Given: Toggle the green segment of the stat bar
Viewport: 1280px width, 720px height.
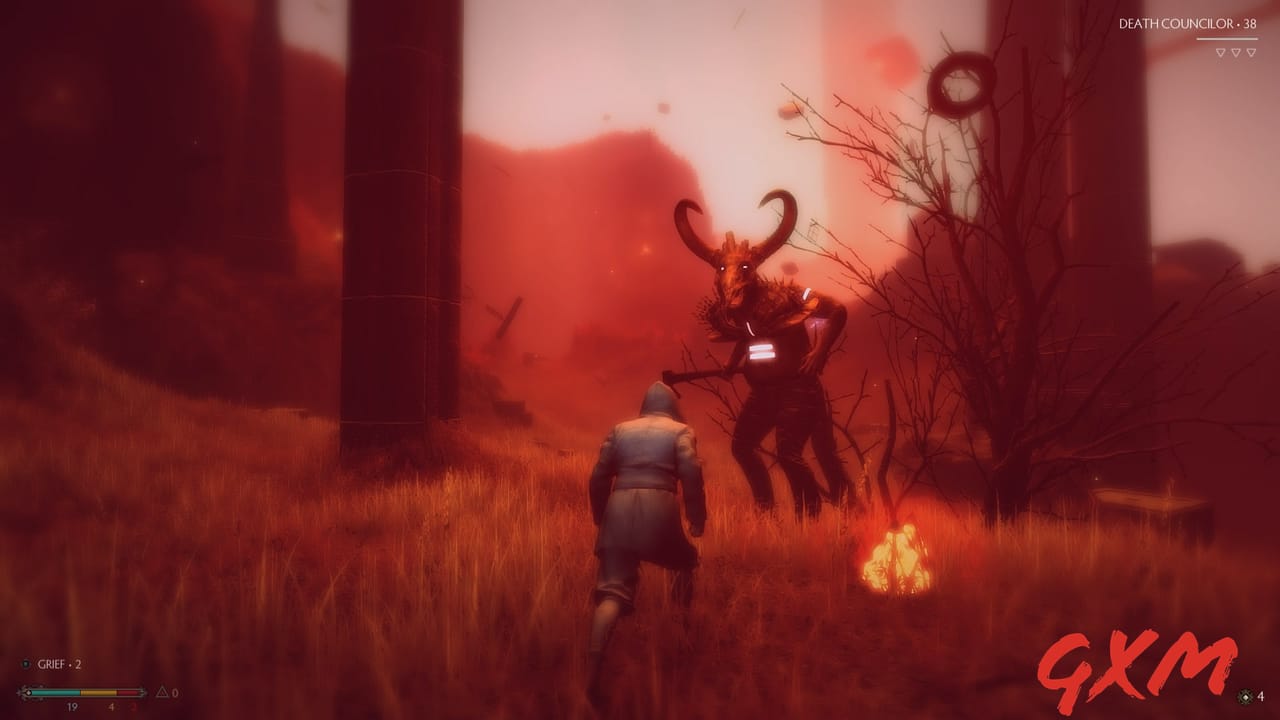Looking at the screenshot, I should 55,692.
